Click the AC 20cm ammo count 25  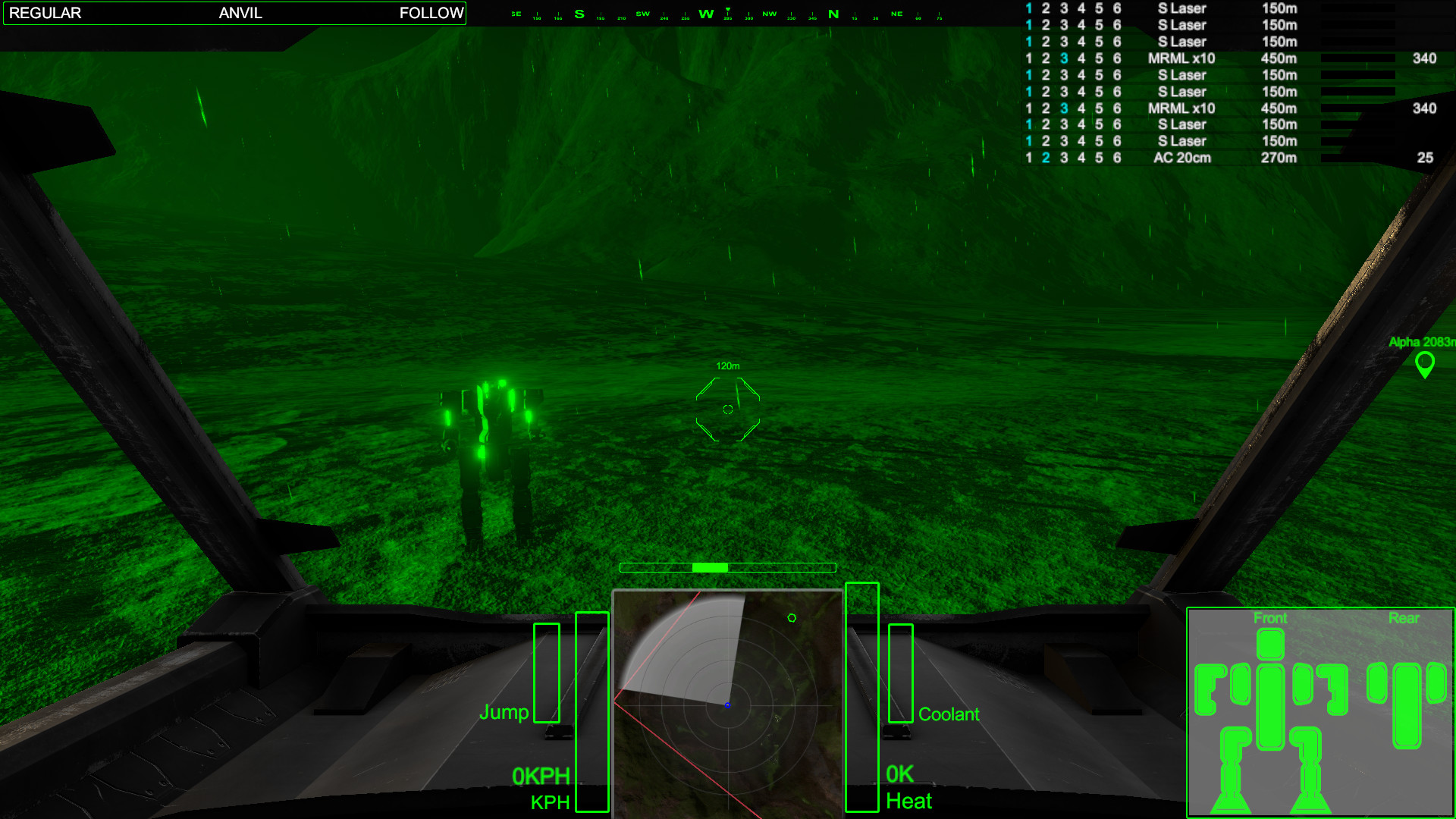(1425, 158)
